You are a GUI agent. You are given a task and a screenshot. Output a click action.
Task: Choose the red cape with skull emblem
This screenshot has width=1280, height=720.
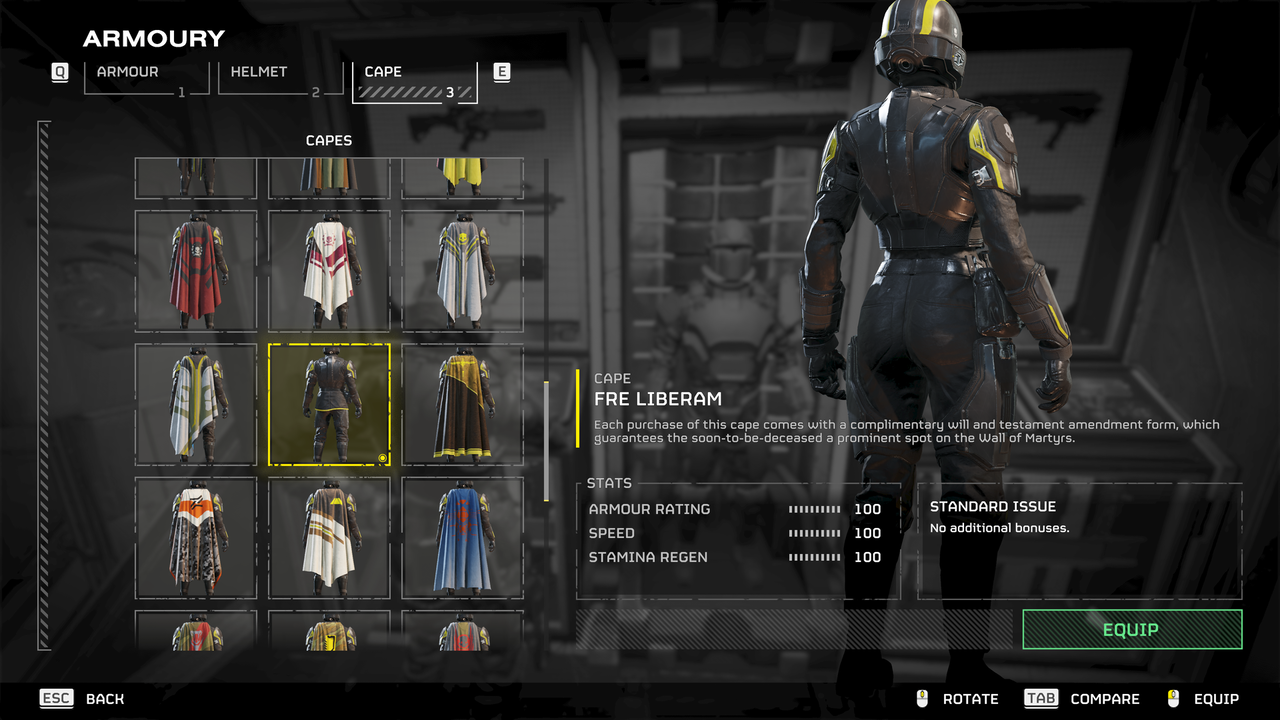(195, 270)
